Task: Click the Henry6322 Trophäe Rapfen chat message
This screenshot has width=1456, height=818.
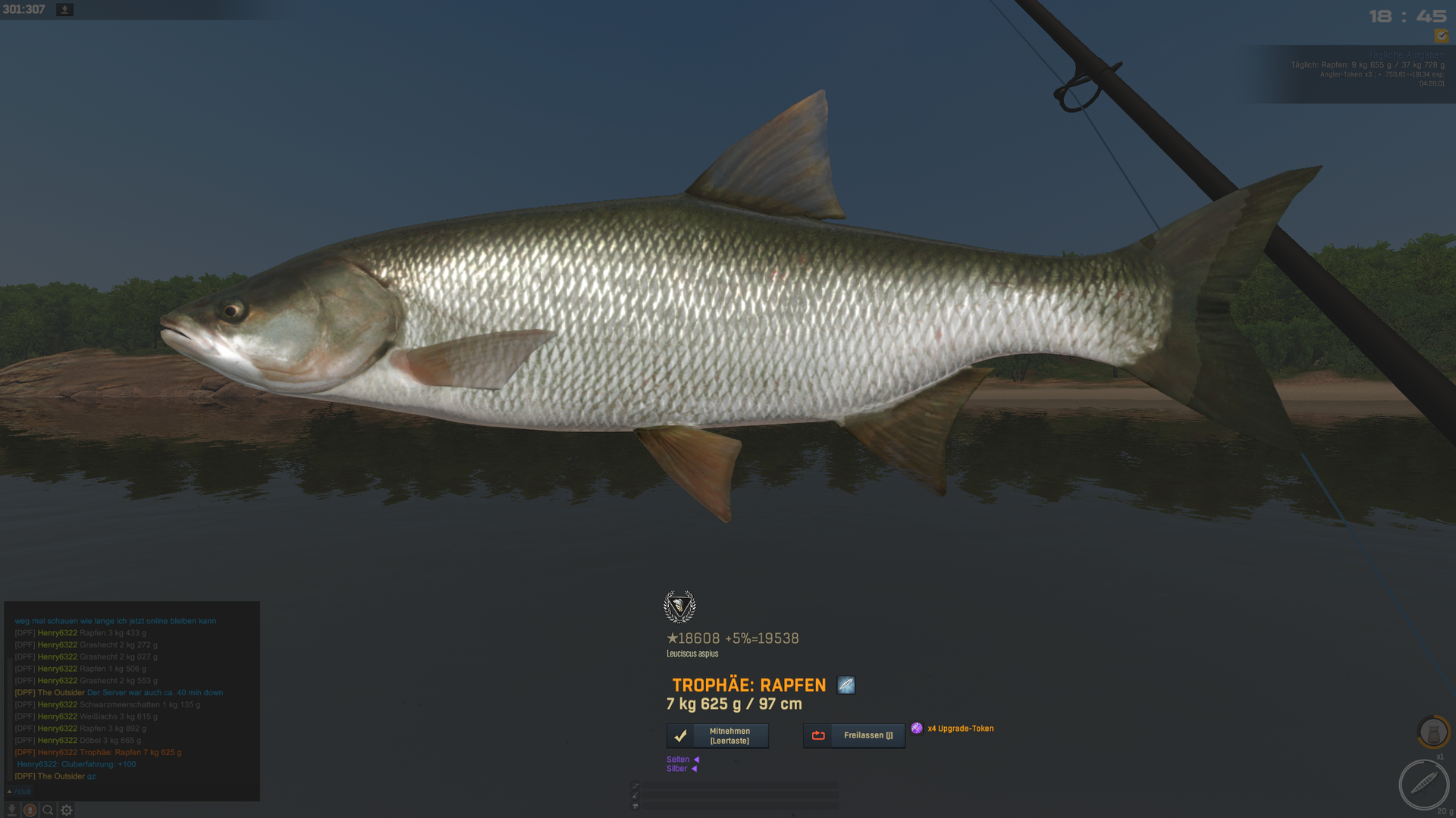Action: [x=99, y=753]
